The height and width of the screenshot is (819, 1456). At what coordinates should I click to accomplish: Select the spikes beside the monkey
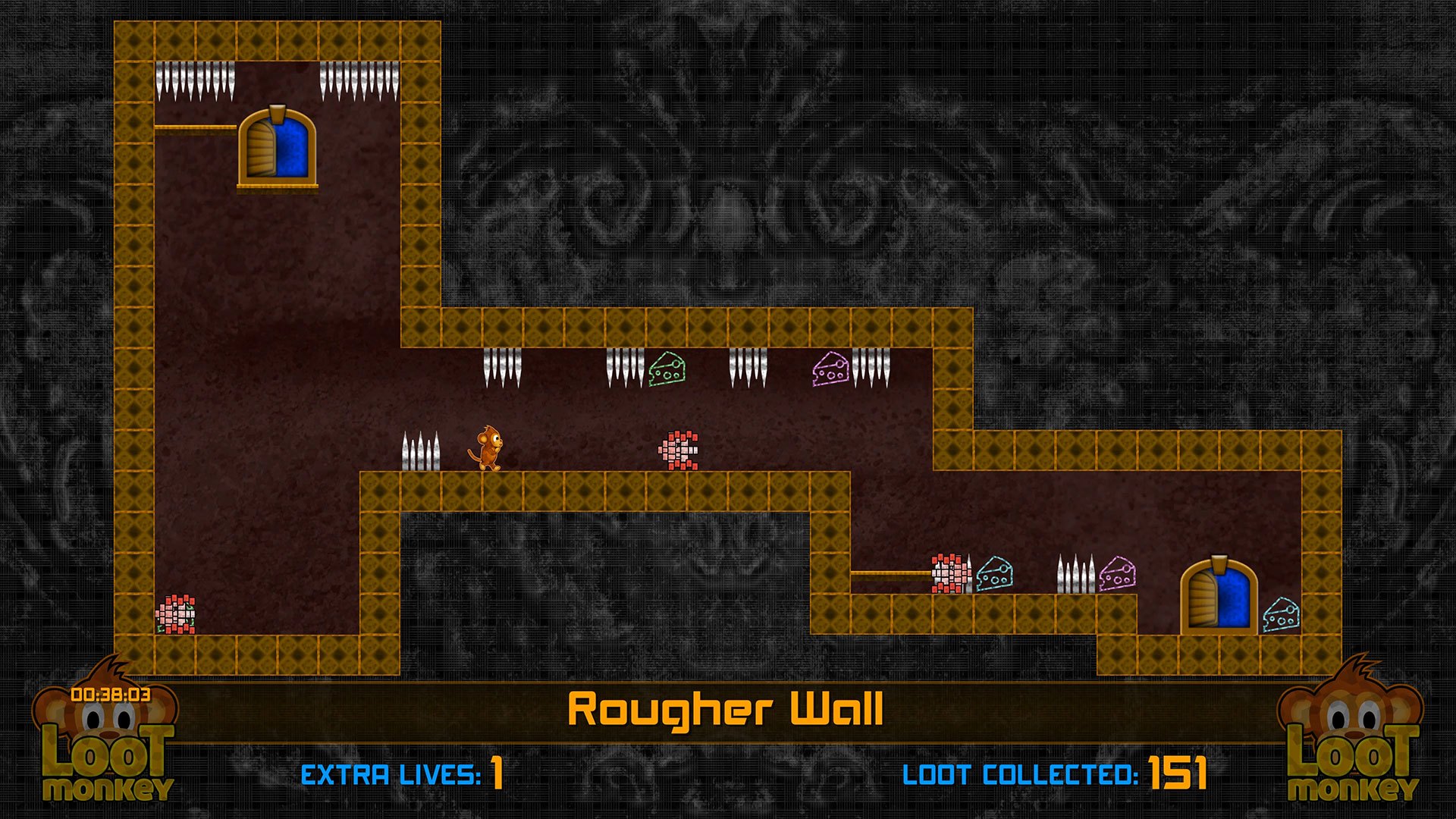tap(422, 451)
